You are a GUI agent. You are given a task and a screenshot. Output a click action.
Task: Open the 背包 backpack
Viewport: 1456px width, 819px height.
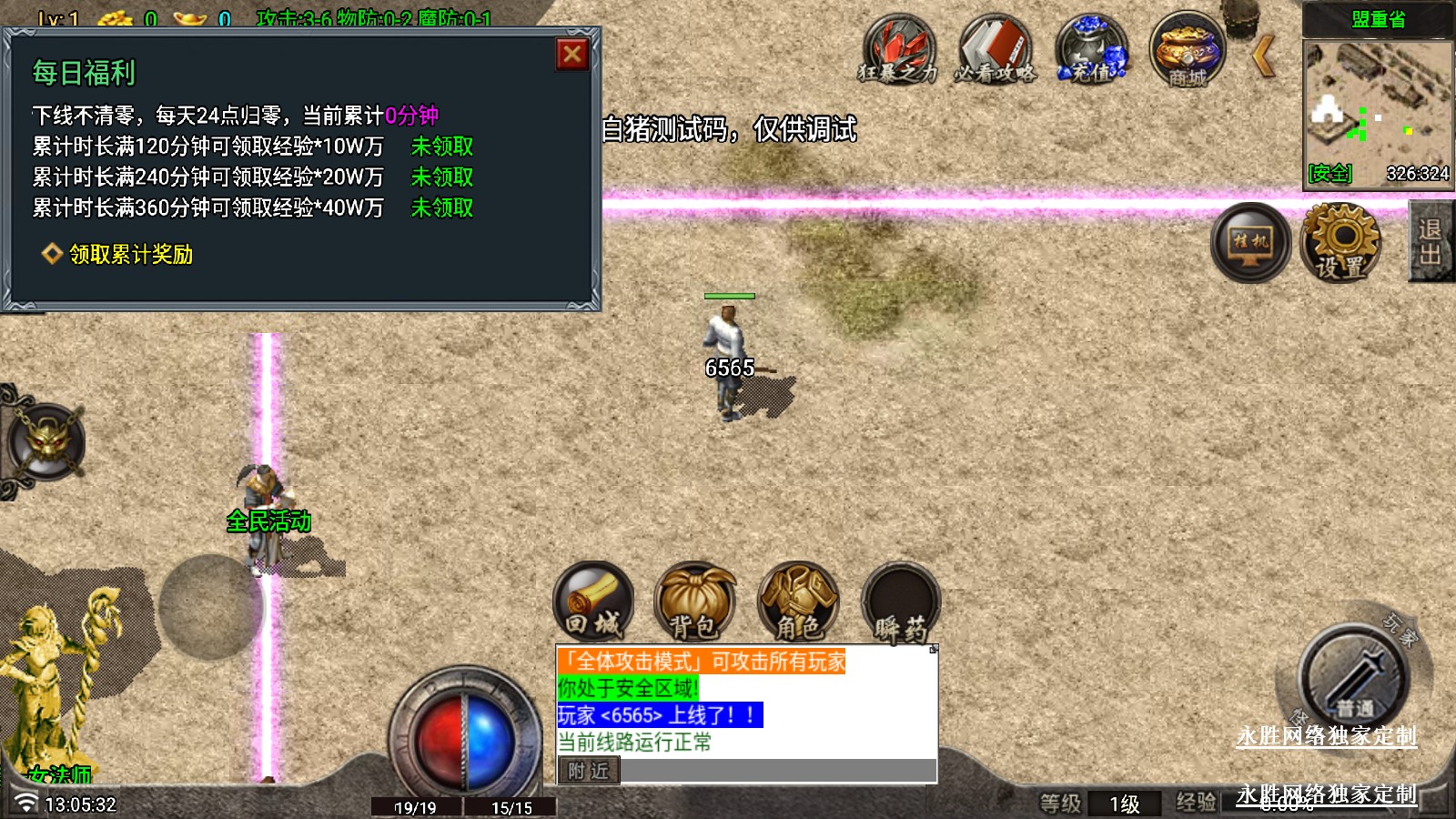(695, 602)
